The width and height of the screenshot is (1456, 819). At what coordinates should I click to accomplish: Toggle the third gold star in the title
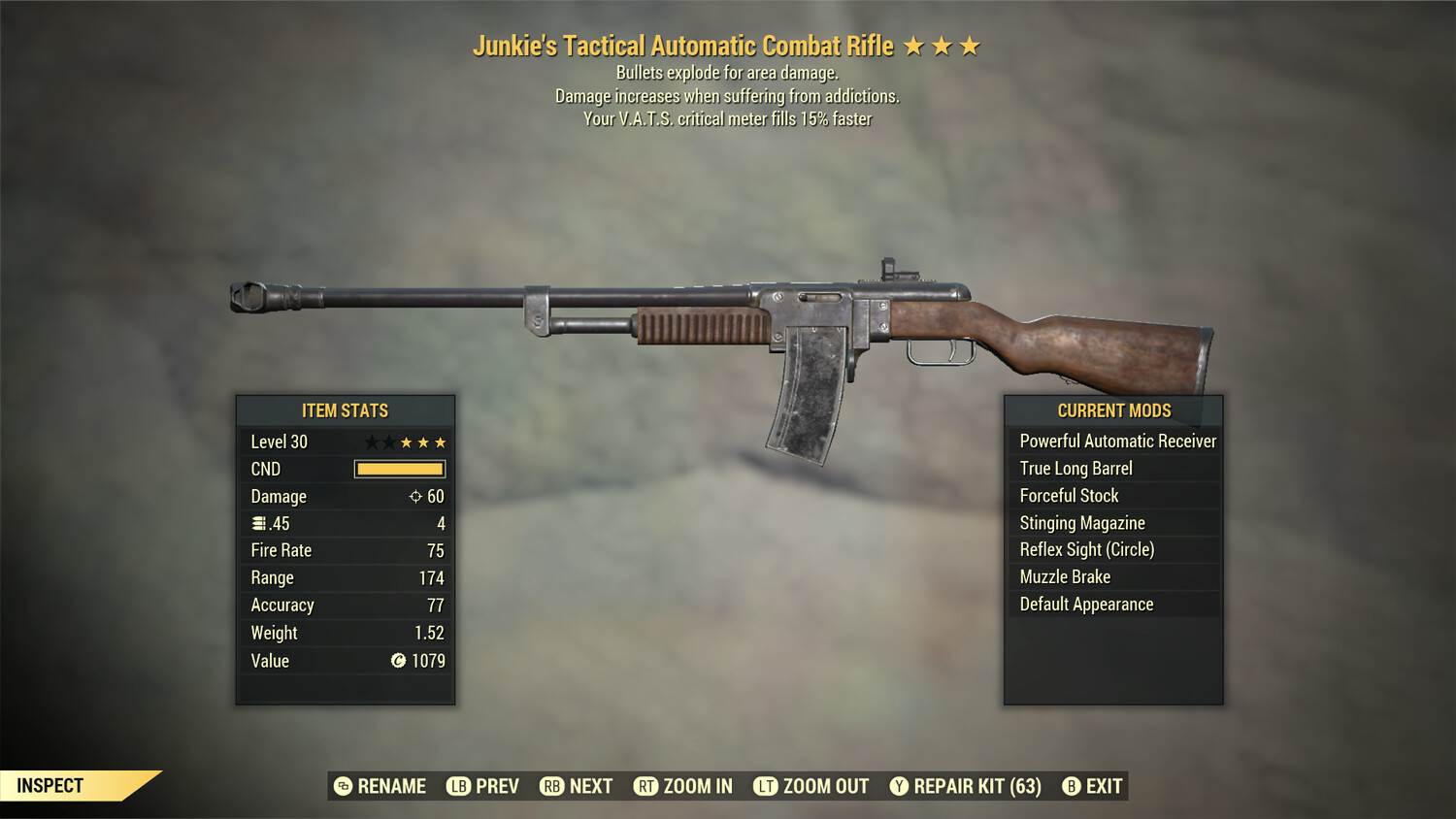(970, 45)
